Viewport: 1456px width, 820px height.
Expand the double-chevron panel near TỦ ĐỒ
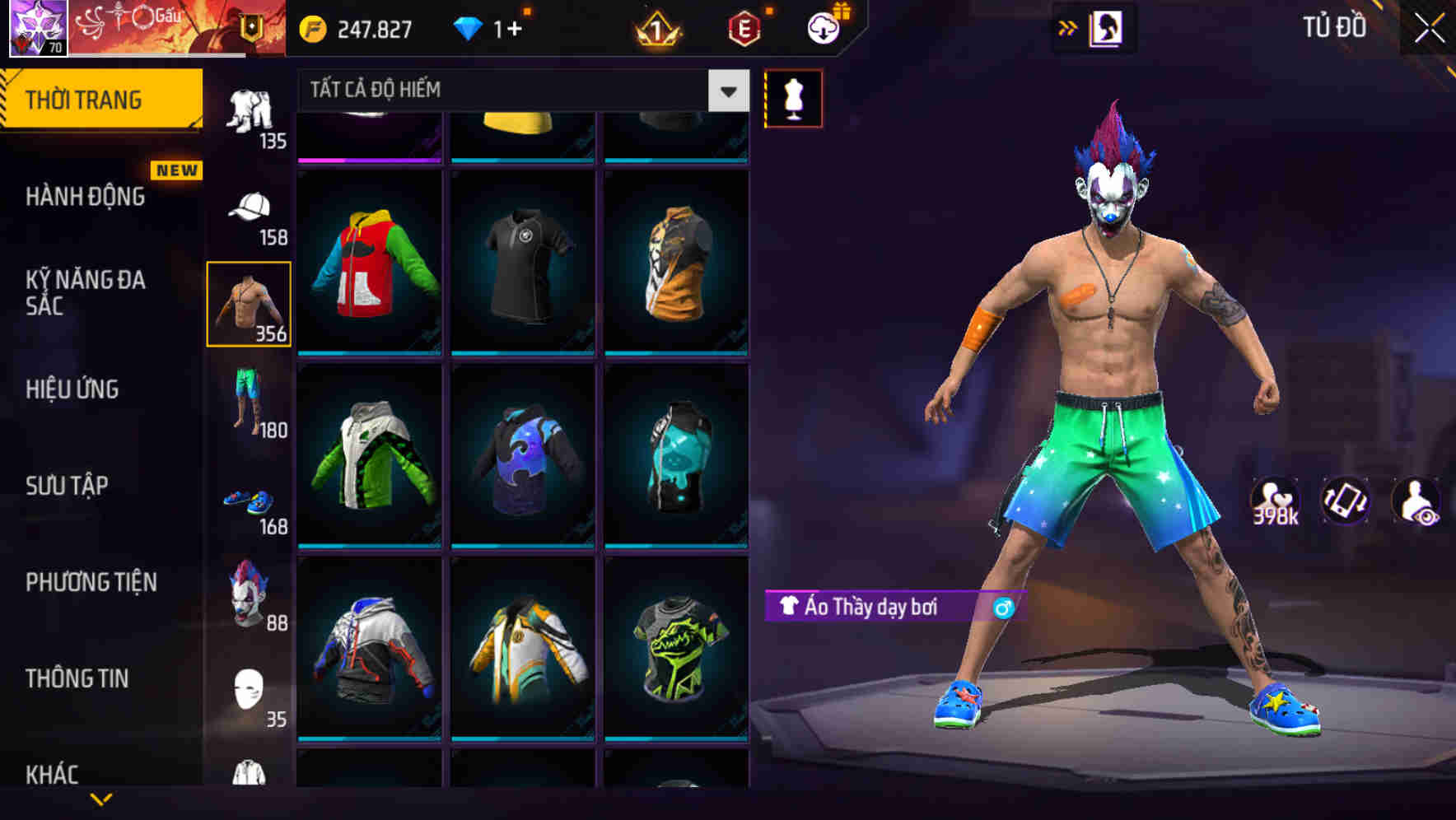(1069, 26)
